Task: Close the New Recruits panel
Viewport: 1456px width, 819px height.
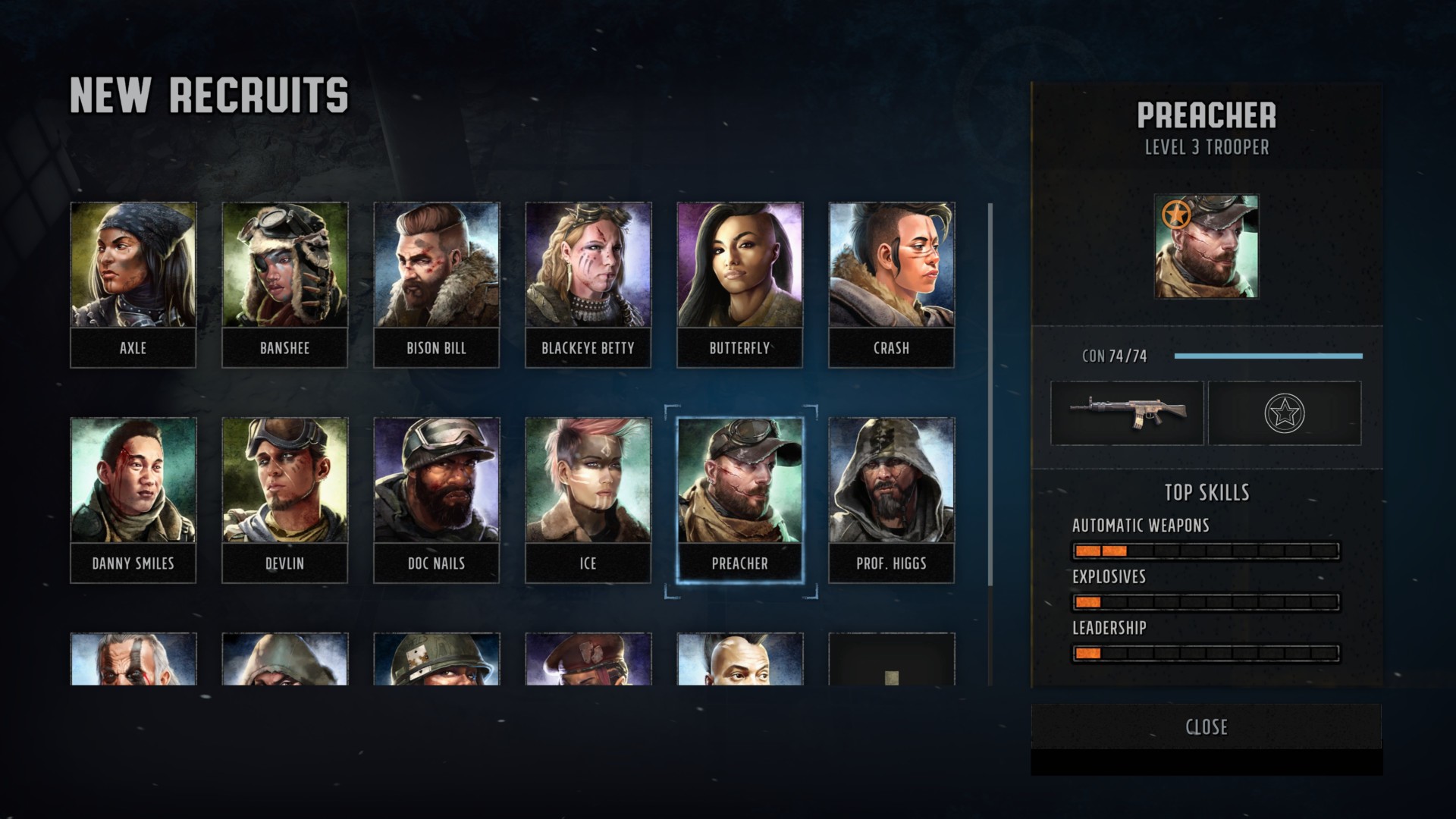Action: (1206, 726)
